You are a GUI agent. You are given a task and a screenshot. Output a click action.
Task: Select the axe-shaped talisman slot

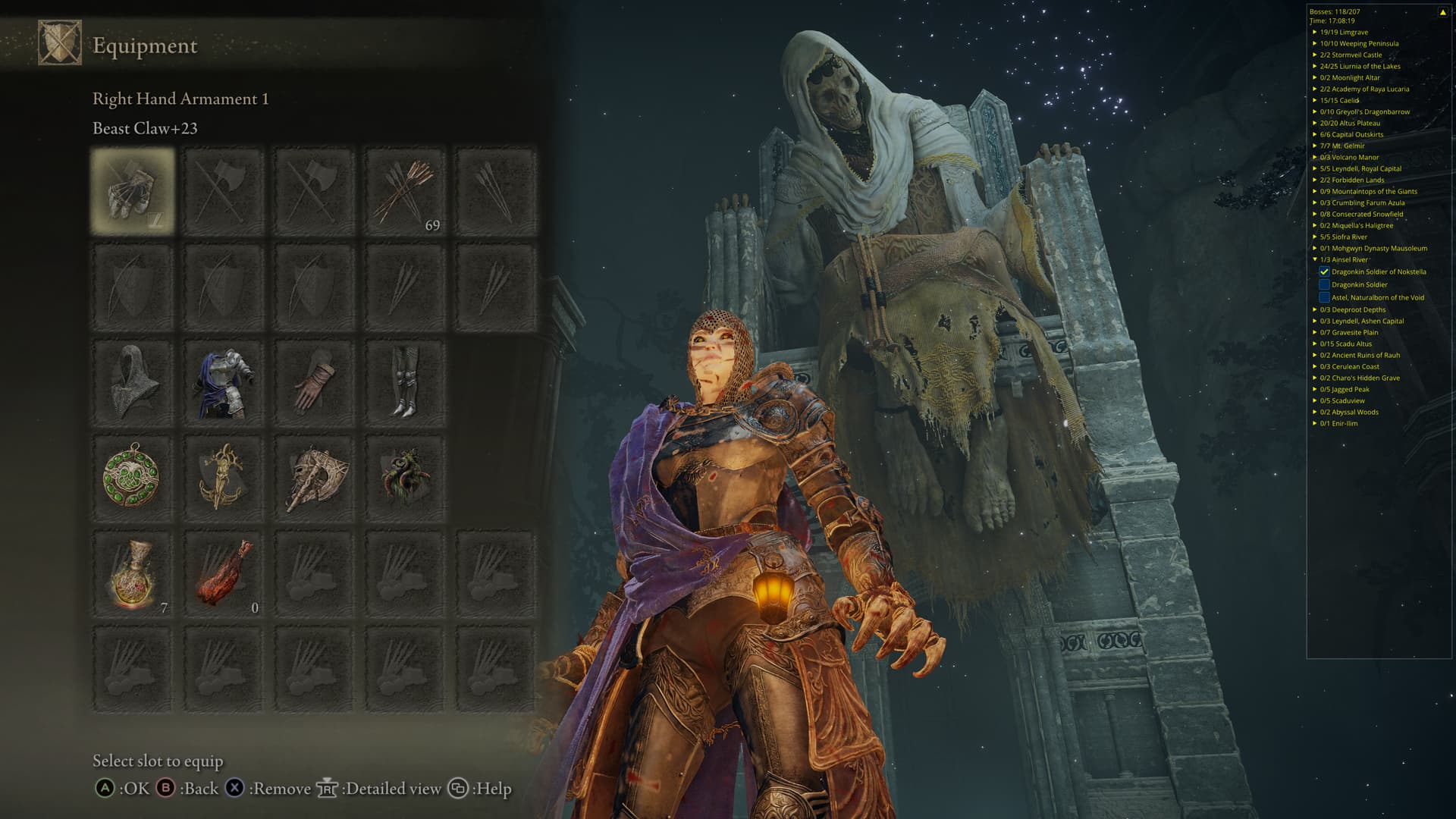(314, 478)
